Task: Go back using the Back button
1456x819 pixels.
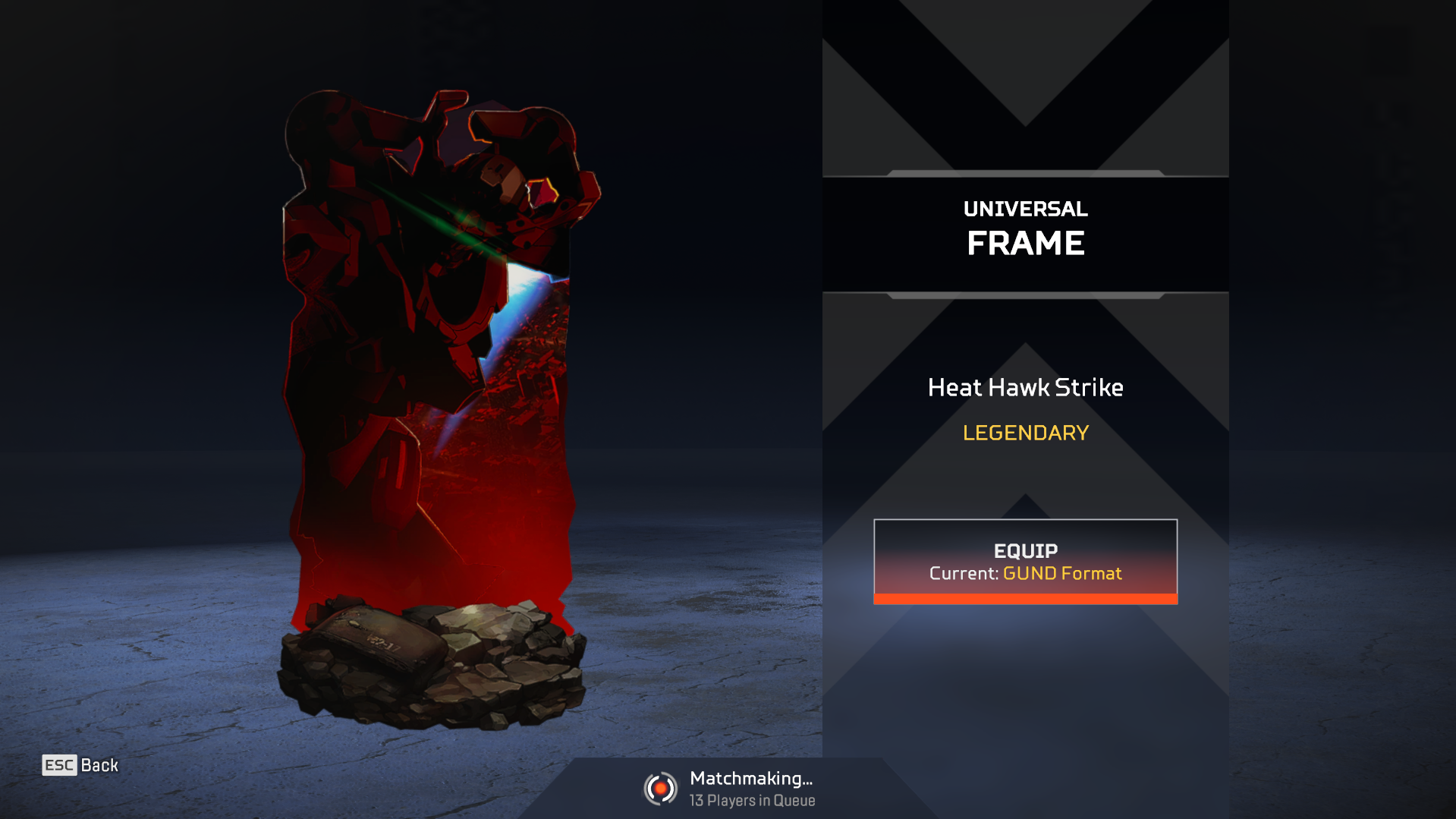Action: [80, 765]
